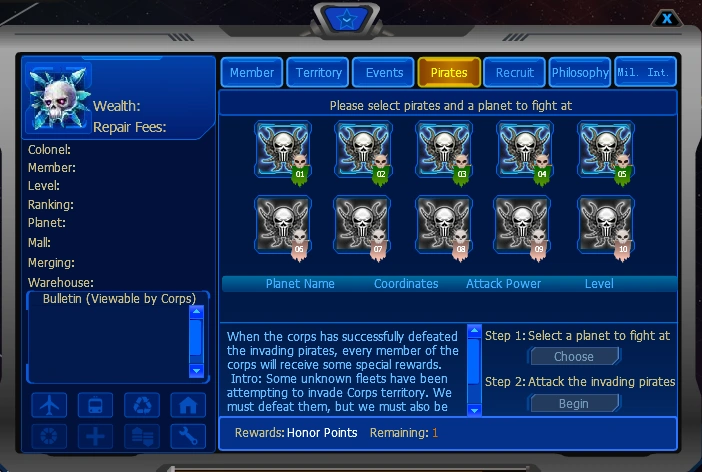
Task: Open the wrench tool button
Action: point(187,436)
